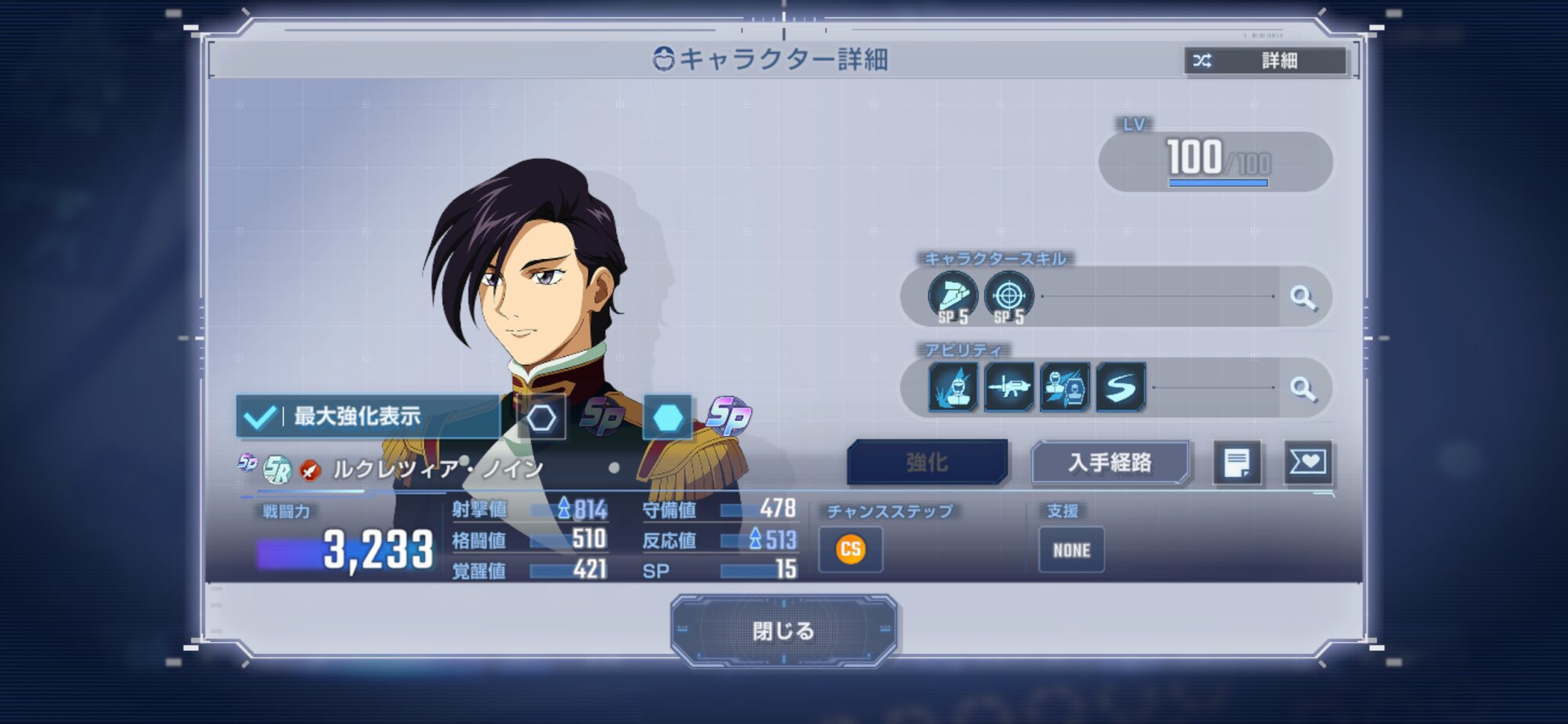Open the 強化 enhancement button
Viewport: 1568px width, 724px height.
[x=927, y=463]
